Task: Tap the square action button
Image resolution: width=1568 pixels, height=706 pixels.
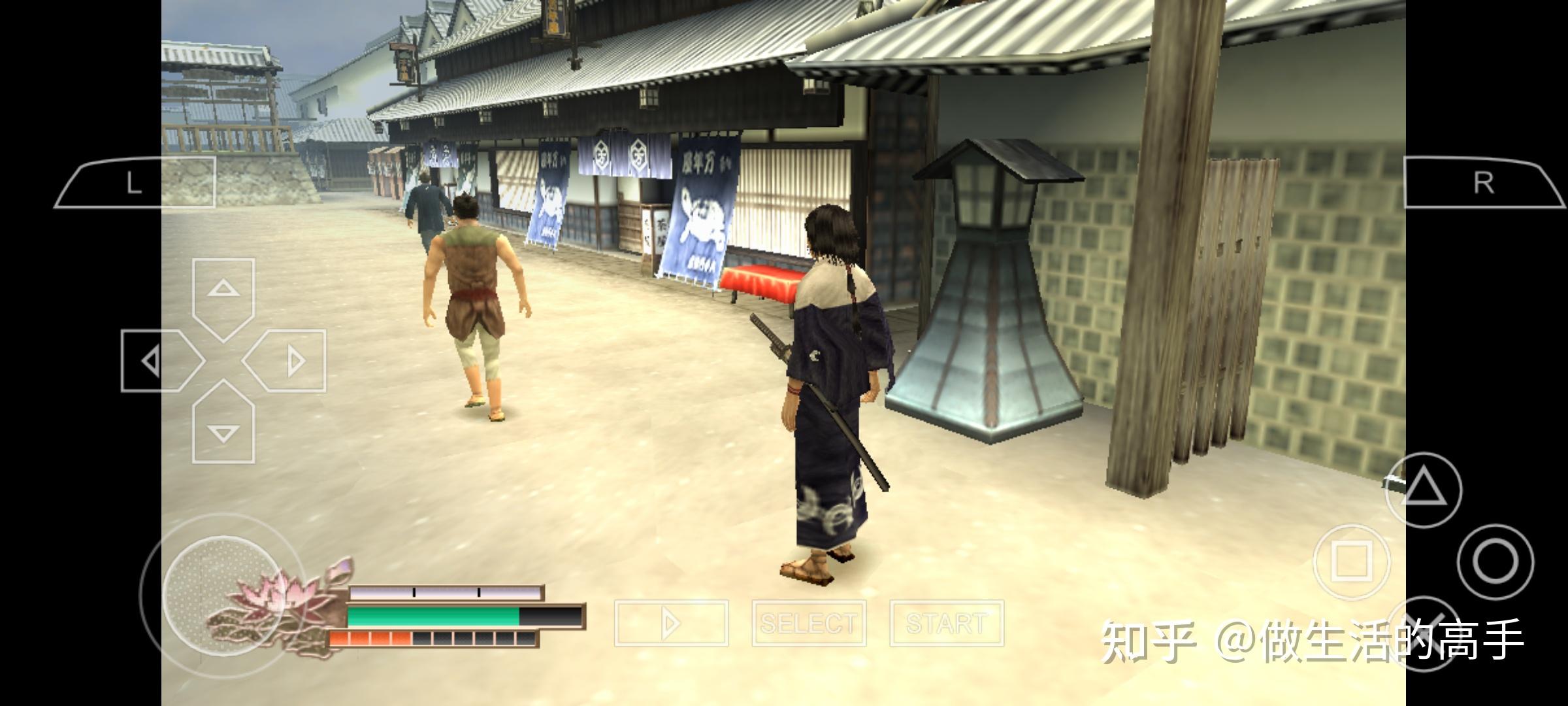Action: pyautogui.click(x=1351, y=561)
